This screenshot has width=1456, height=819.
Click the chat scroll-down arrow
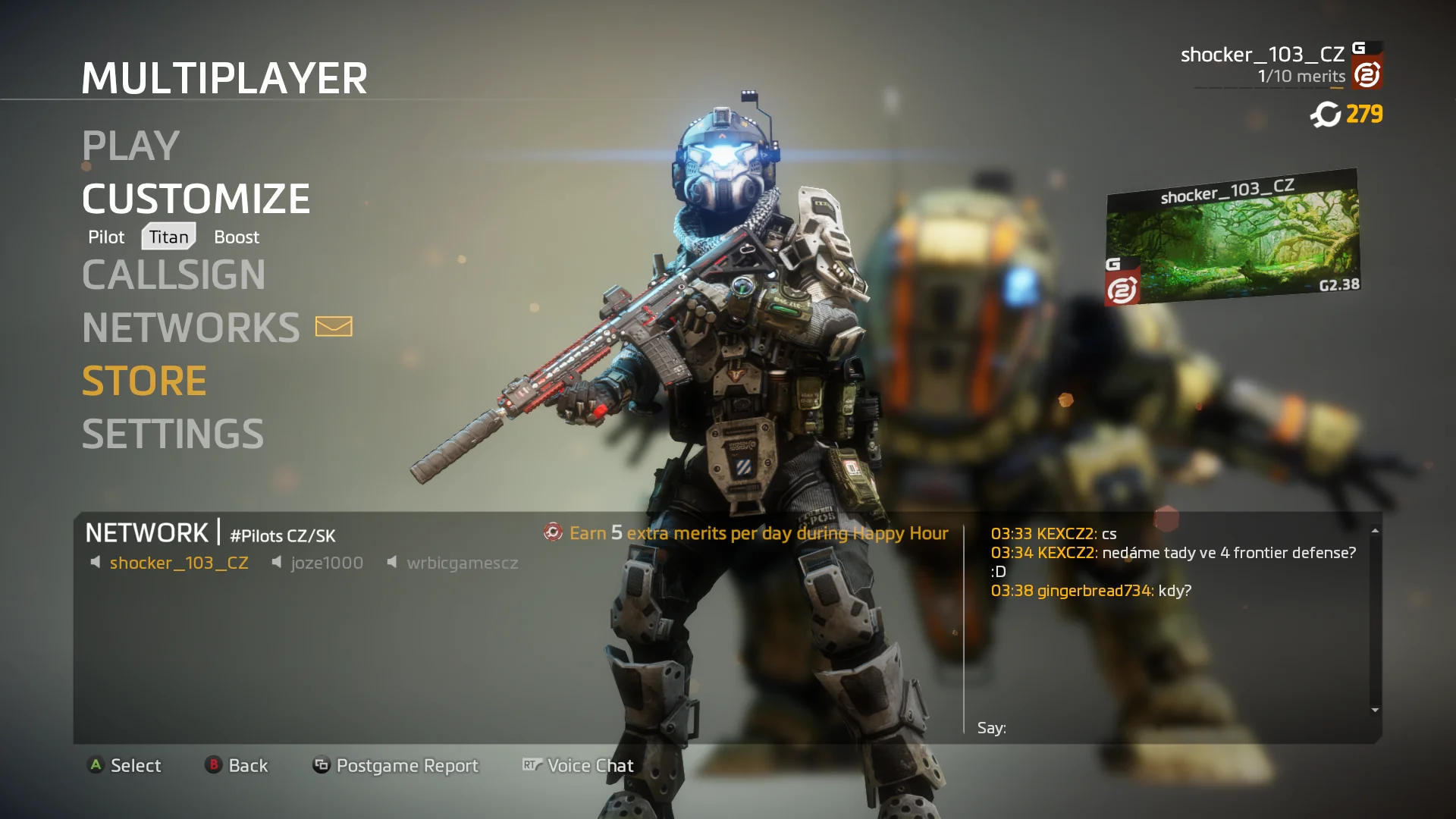click(1375, 711)
